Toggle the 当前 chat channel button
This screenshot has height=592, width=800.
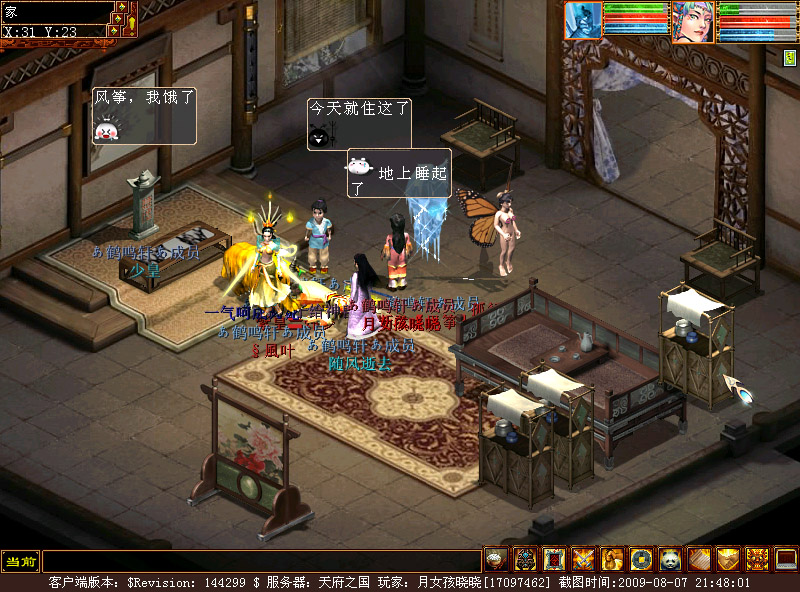pyautogui.click(x=19, y=561)
